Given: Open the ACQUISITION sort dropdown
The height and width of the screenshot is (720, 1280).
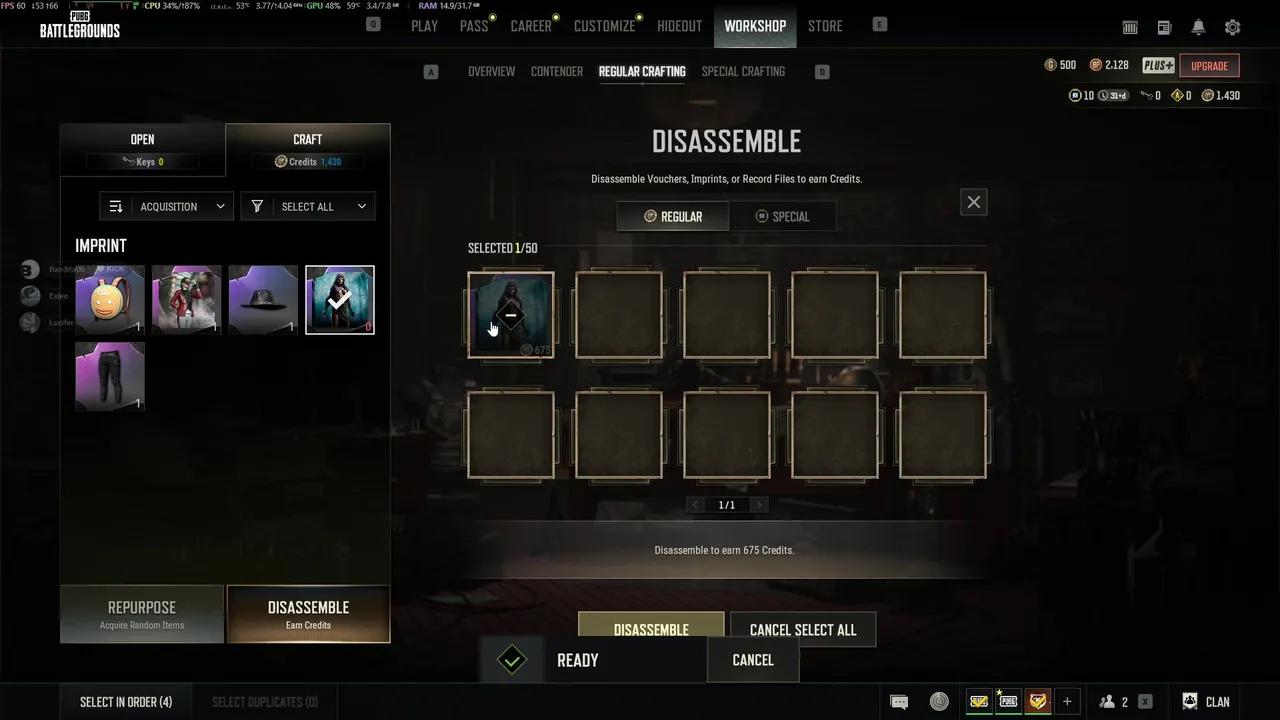Looking at the screenshot, I should pos(166,206).
